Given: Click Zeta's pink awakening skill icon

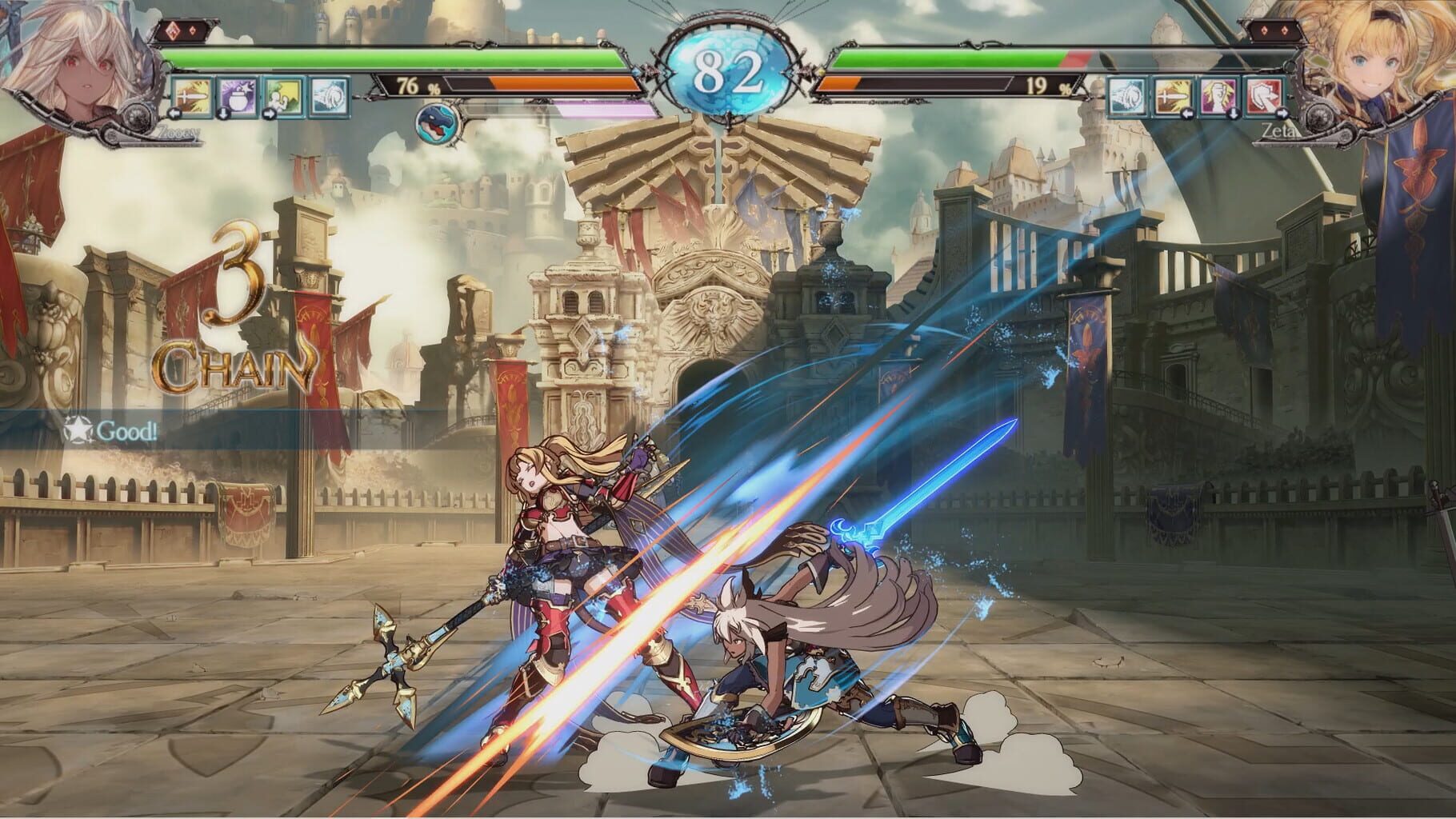Looking at the screenshot, I should (x=1218, y=97).
